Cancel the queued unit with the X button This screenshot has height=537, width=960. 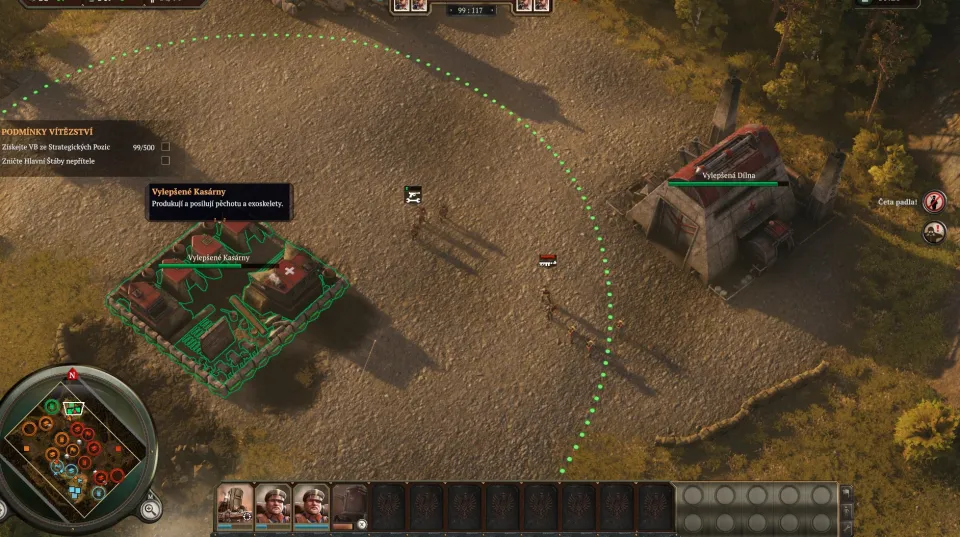coord(362,524)
